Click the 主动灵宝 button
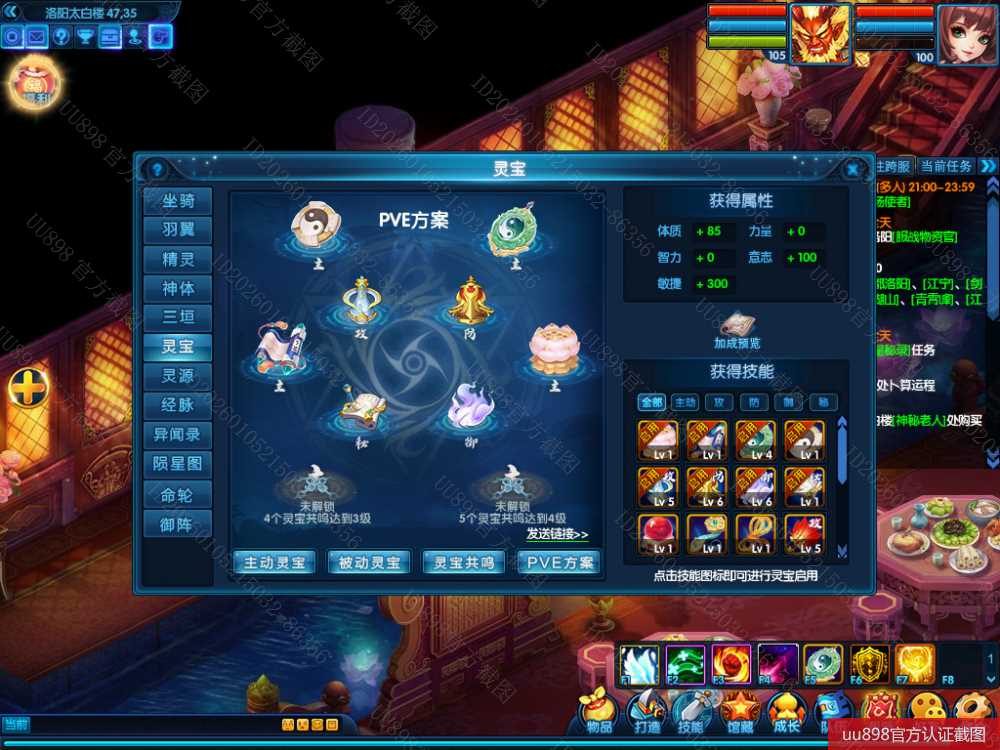Screen dimensions: 1000x750 click(x=274, y=562)
